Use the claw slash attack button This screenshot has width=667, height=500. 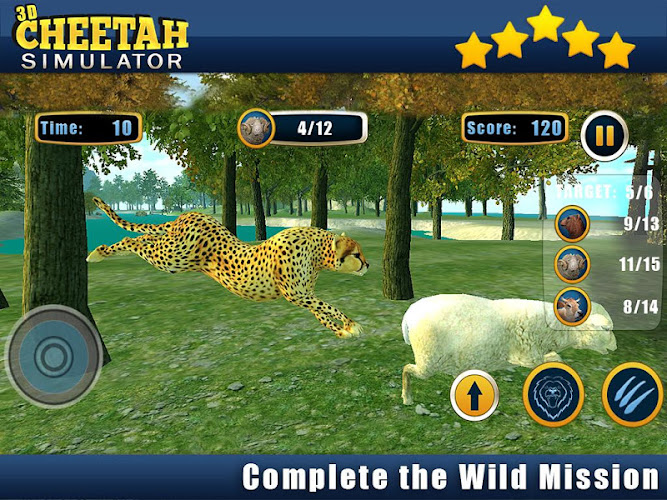632,393
